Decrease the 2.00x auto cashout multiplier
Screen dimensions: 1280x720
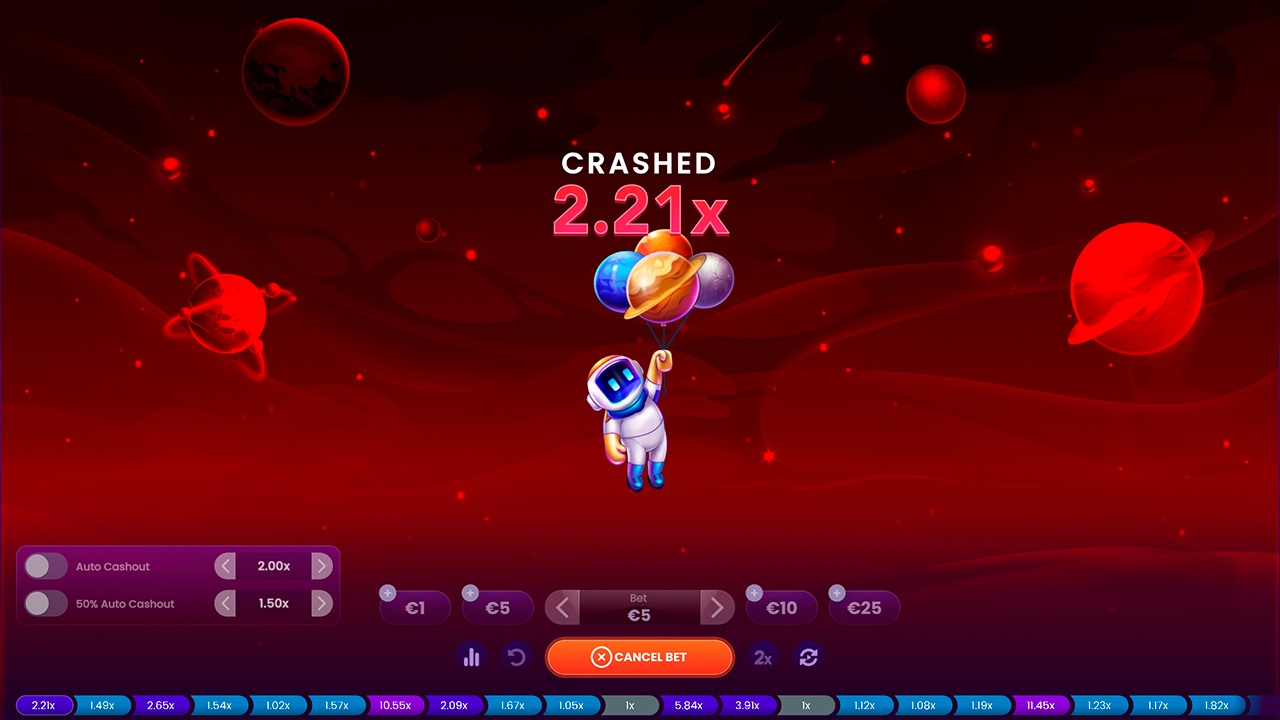point(225,566)
